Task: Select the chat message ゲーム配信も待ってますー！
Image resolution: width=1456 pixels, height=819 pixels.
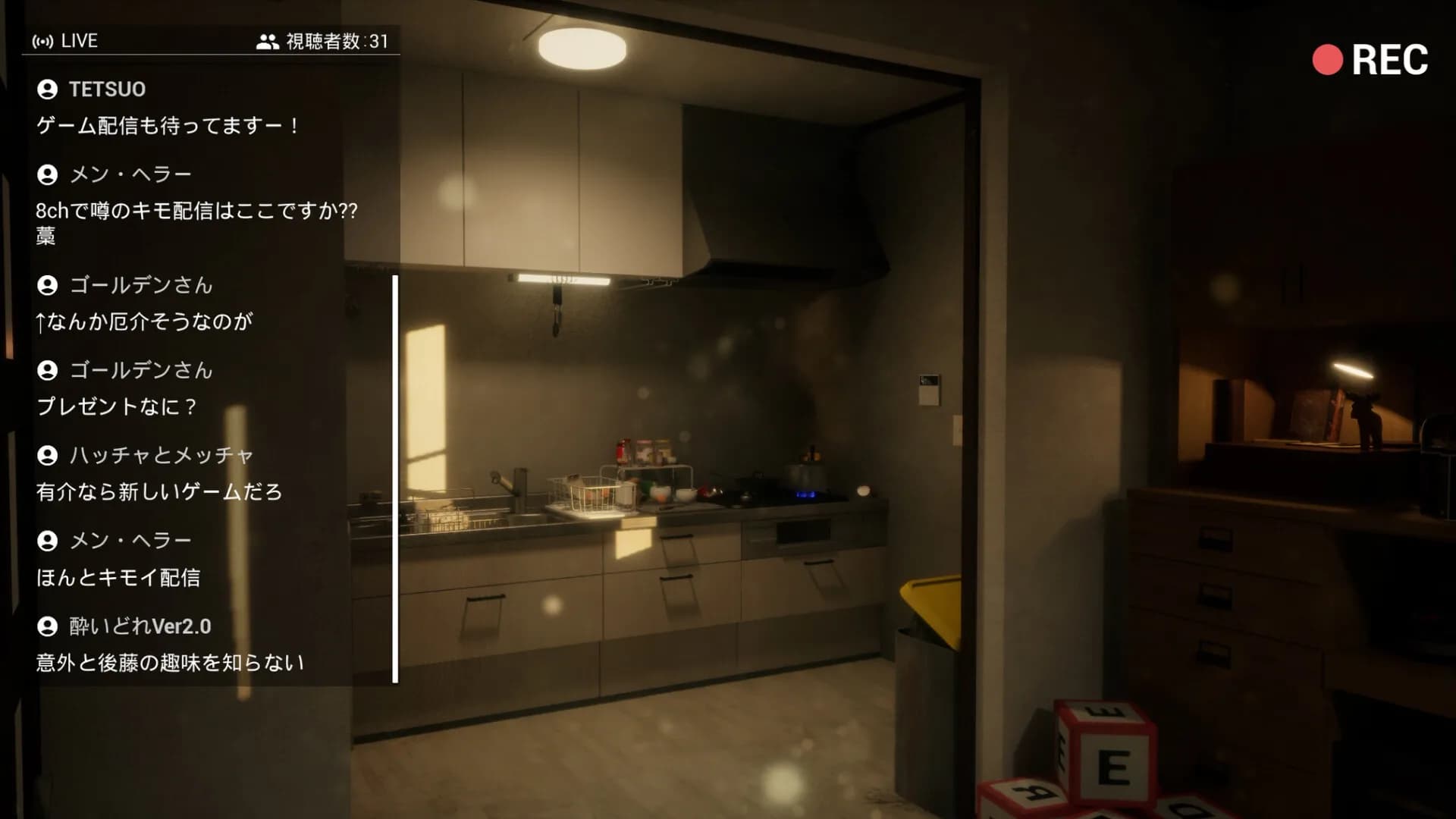Action: click(x=168, y=125)
